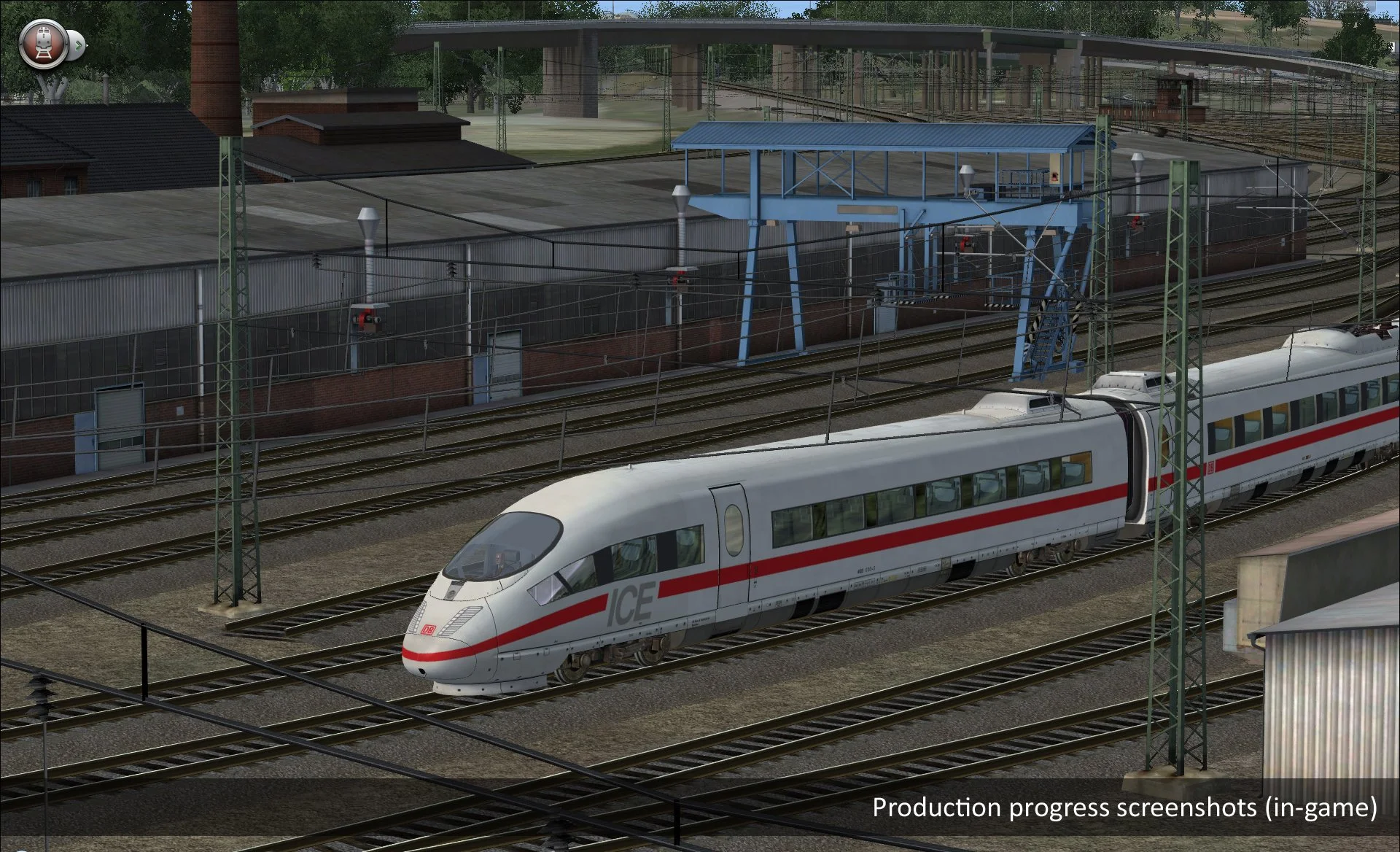Tap the locomotive badge in the corner overlay
This screenshot has width=1400, height=852.
tap(44, 44)
